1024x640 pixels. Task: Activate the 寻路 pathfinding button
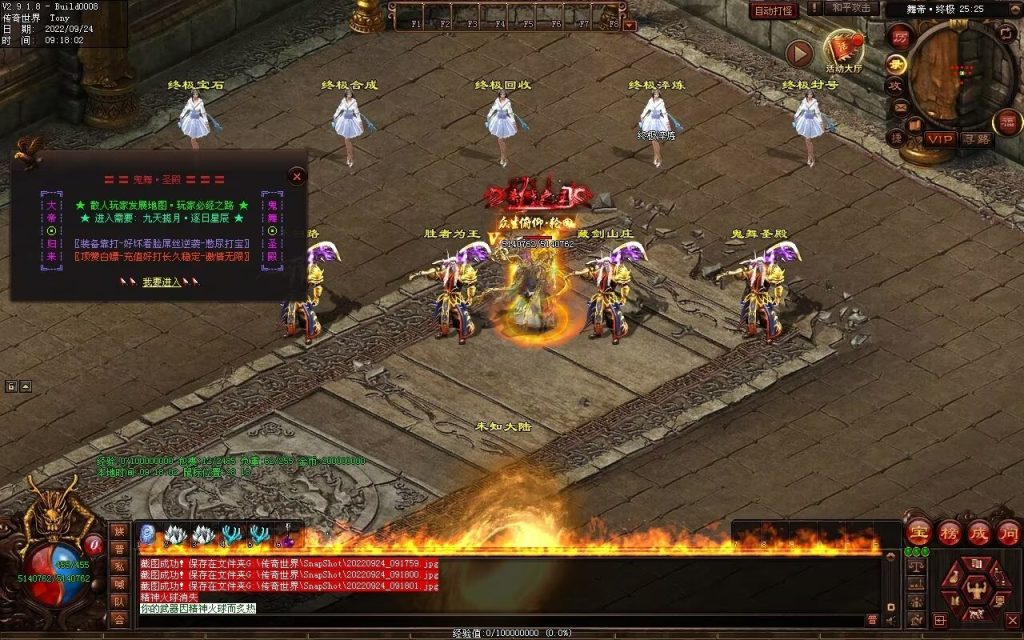point(975,139)
